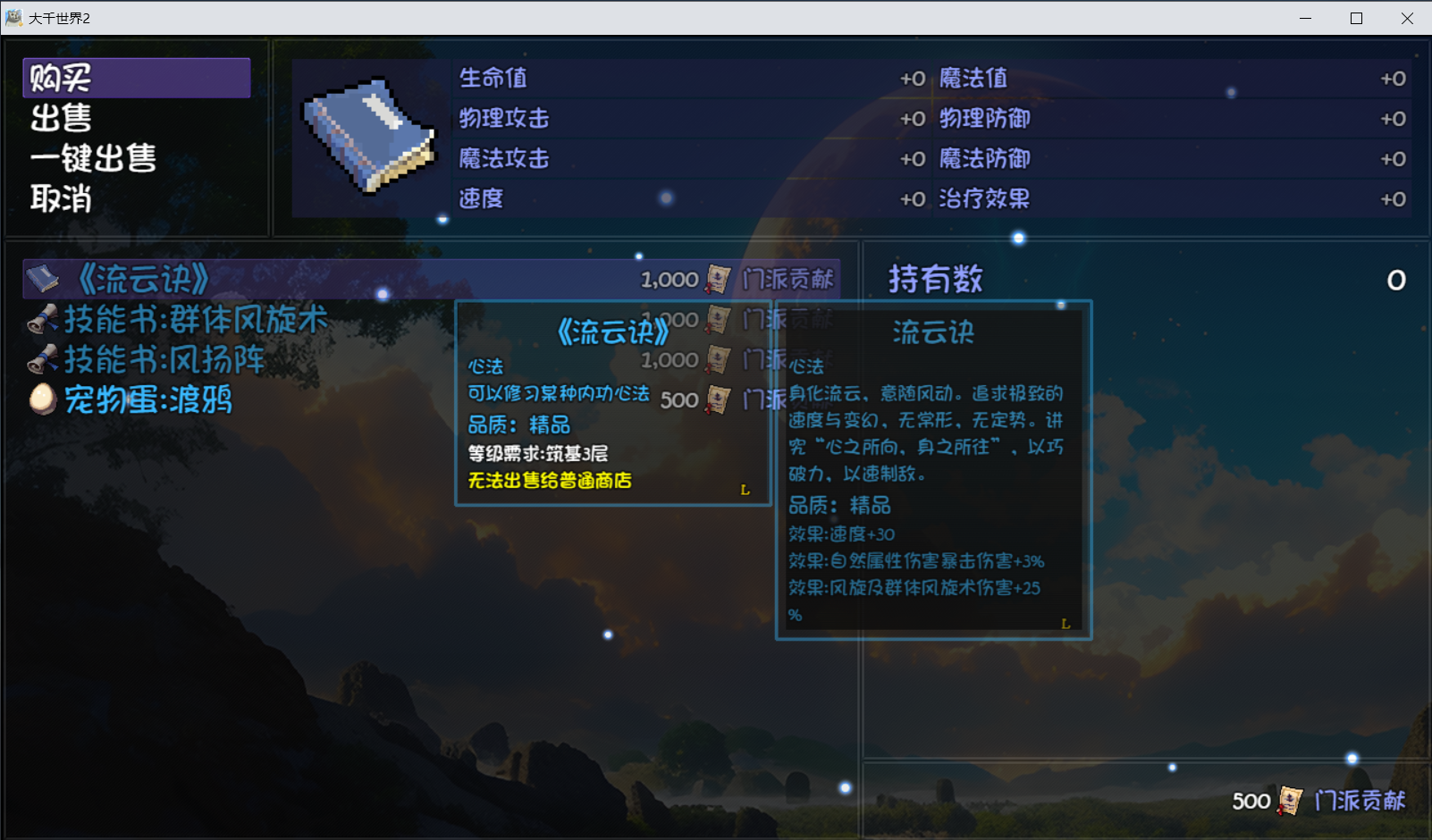Viewport: 1432px width, 840px height.
Task: Click the 持有数 owned-count display
Action: pyautogui.click(x=935, y=278)
